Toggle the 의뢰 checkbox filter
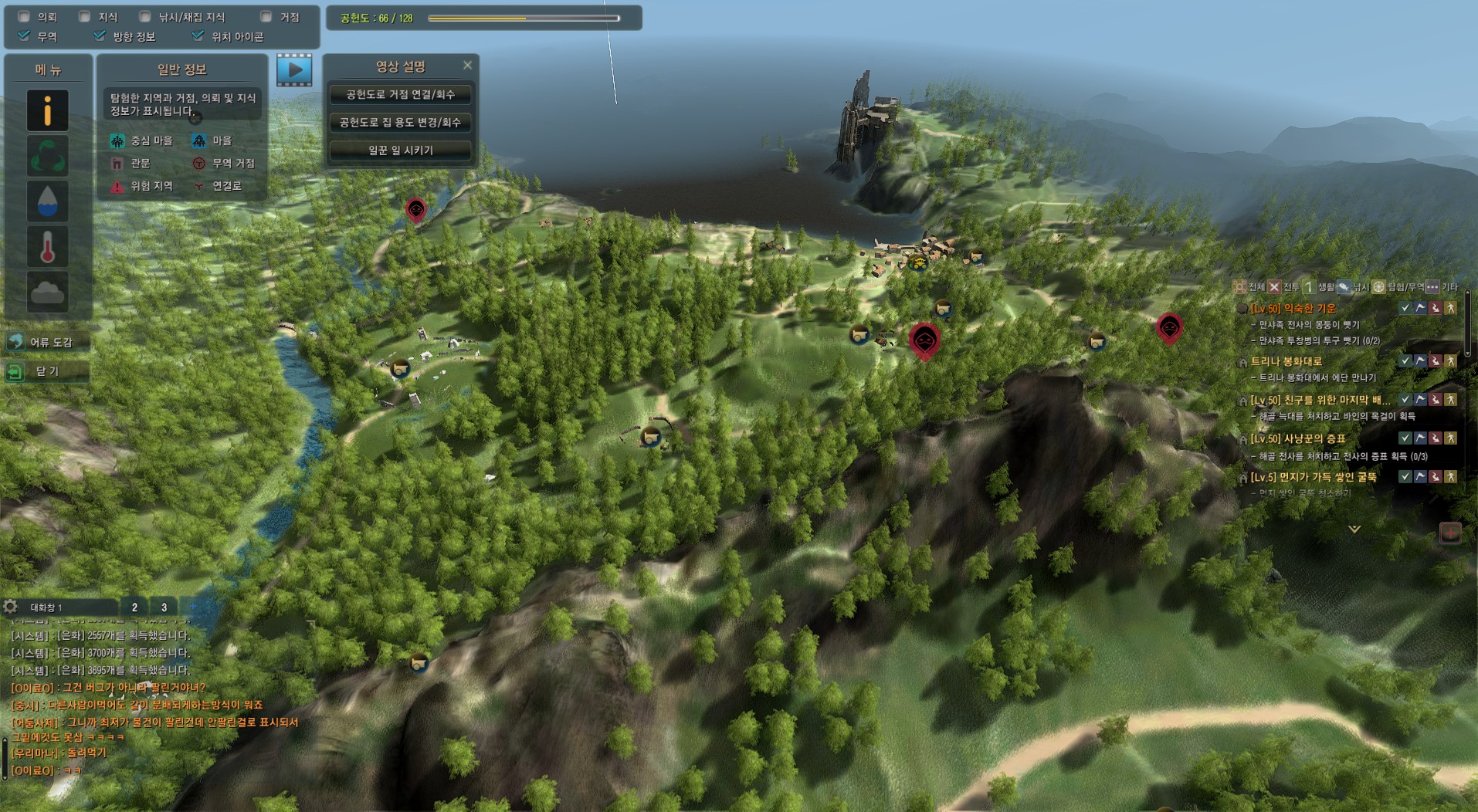The height and width of the screenshot is (812, 1478). (x=24, y=16)
